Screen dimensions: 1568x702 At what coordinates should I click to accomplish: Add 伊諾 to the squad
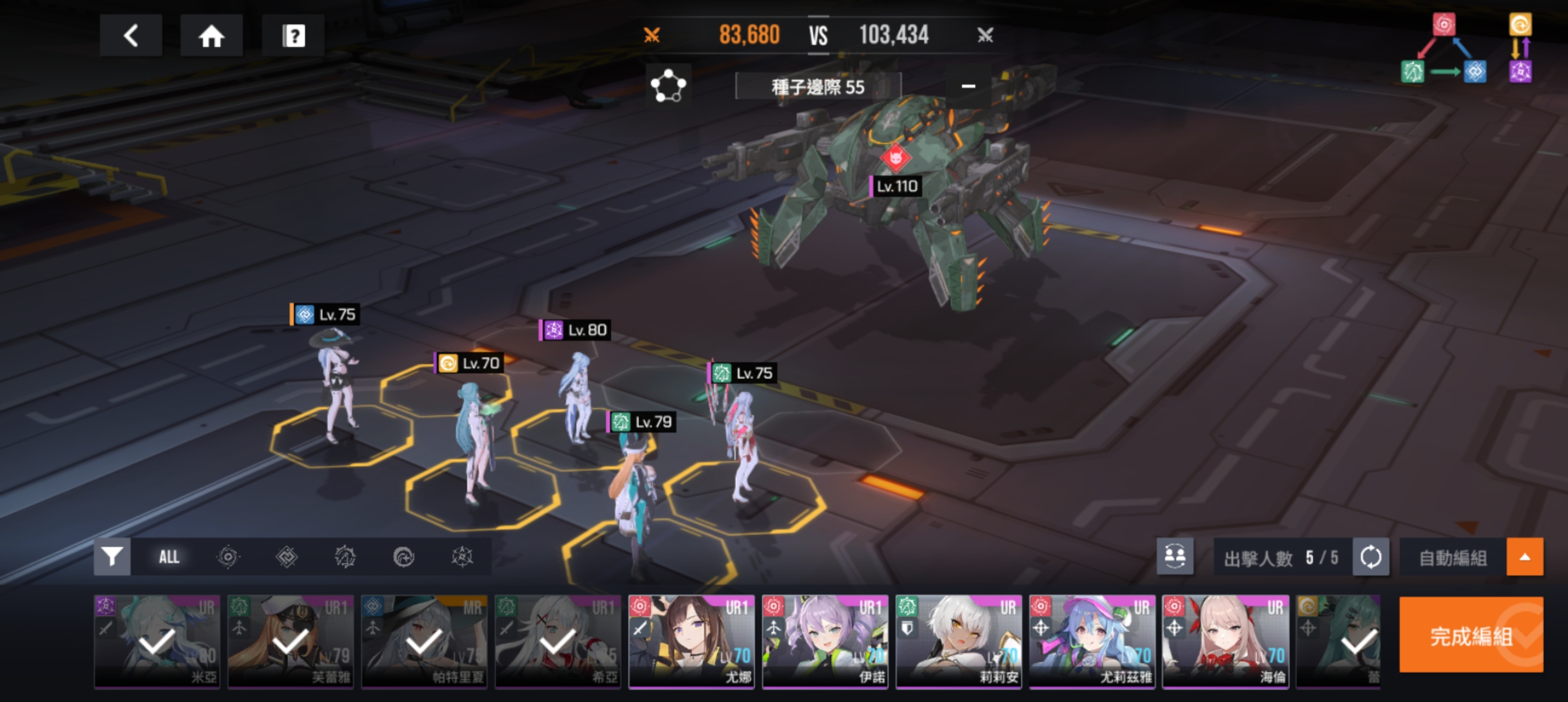[825, 642]
